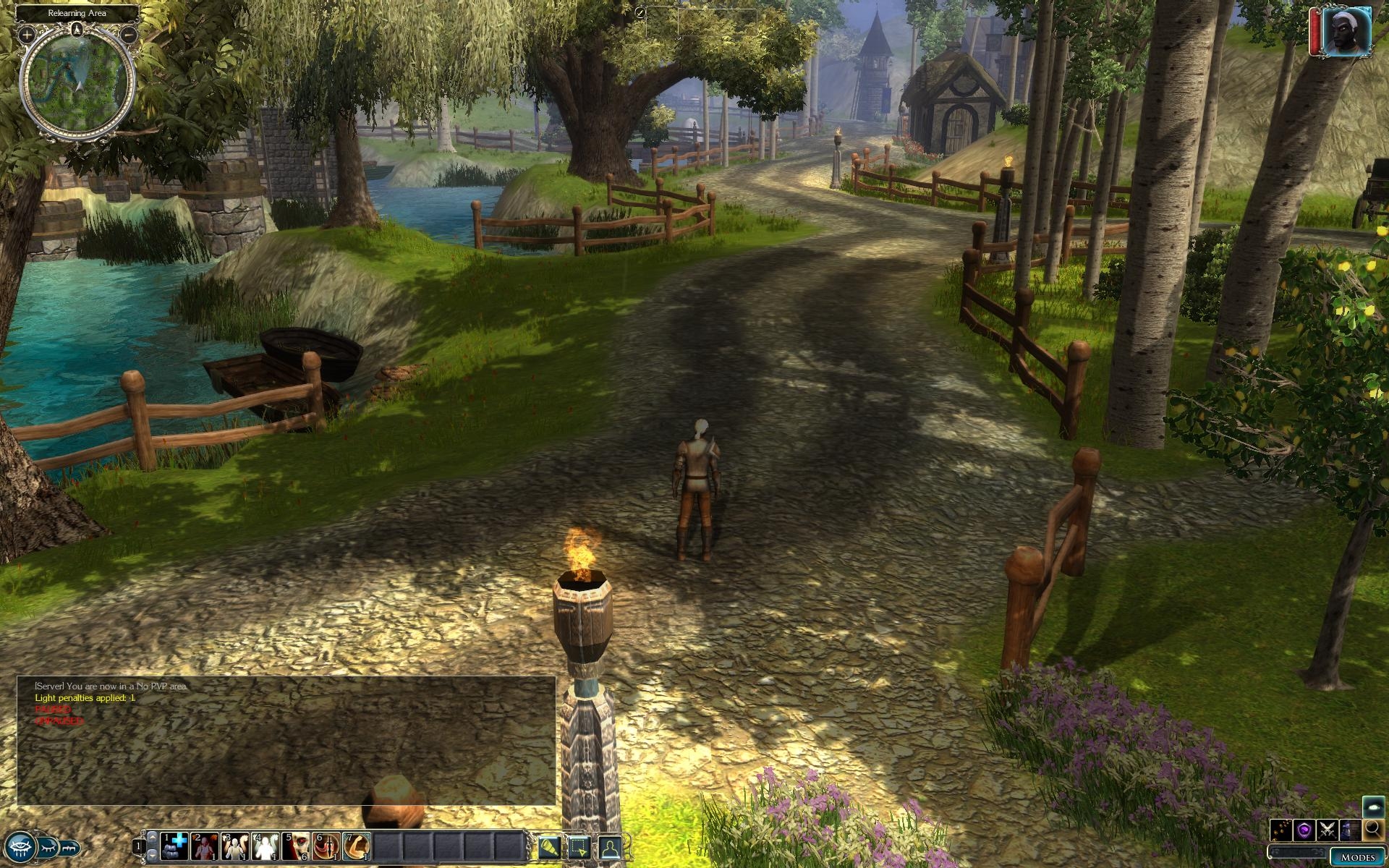Activate hotbar slot 5 skull ability

[x=296, y=846]
